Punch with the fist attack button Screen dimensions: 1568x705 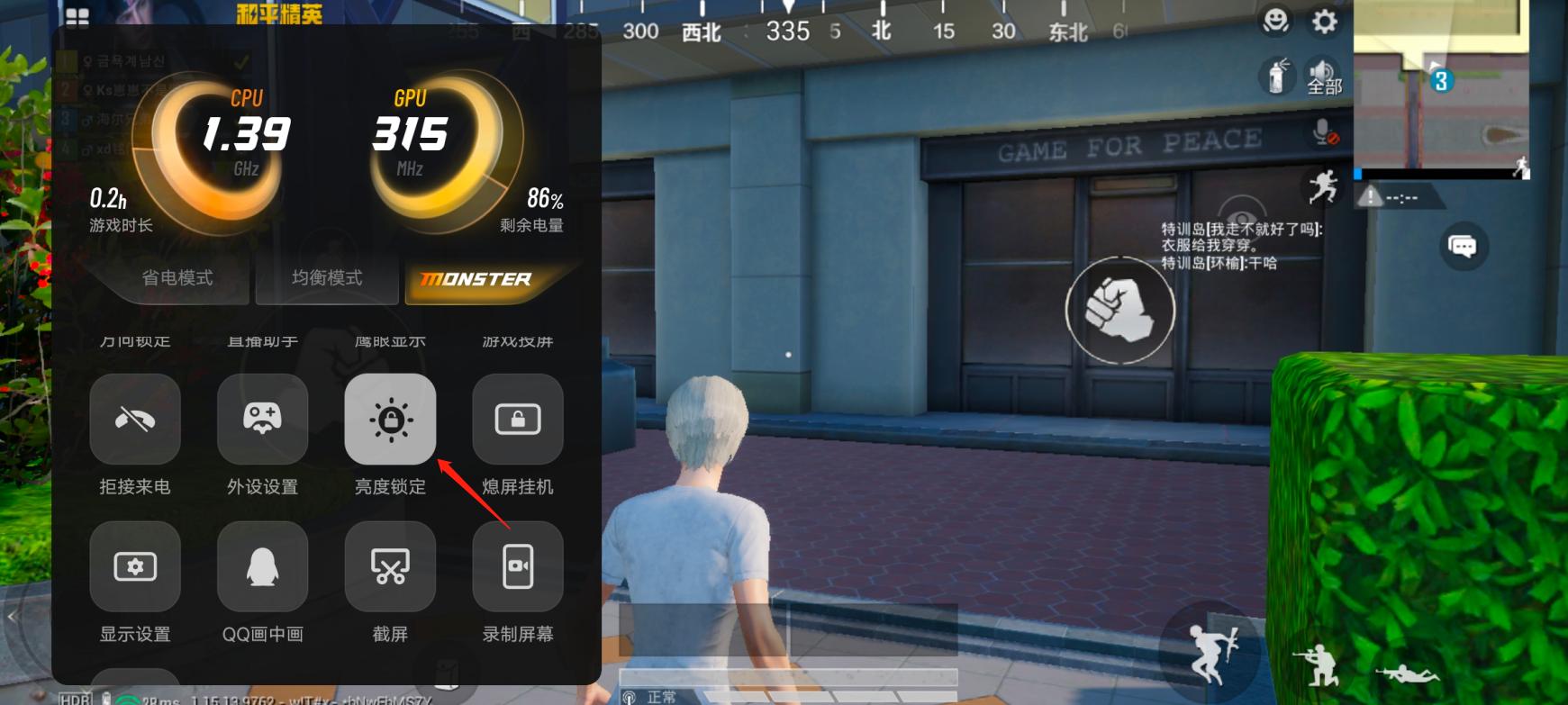(1119, 310)
